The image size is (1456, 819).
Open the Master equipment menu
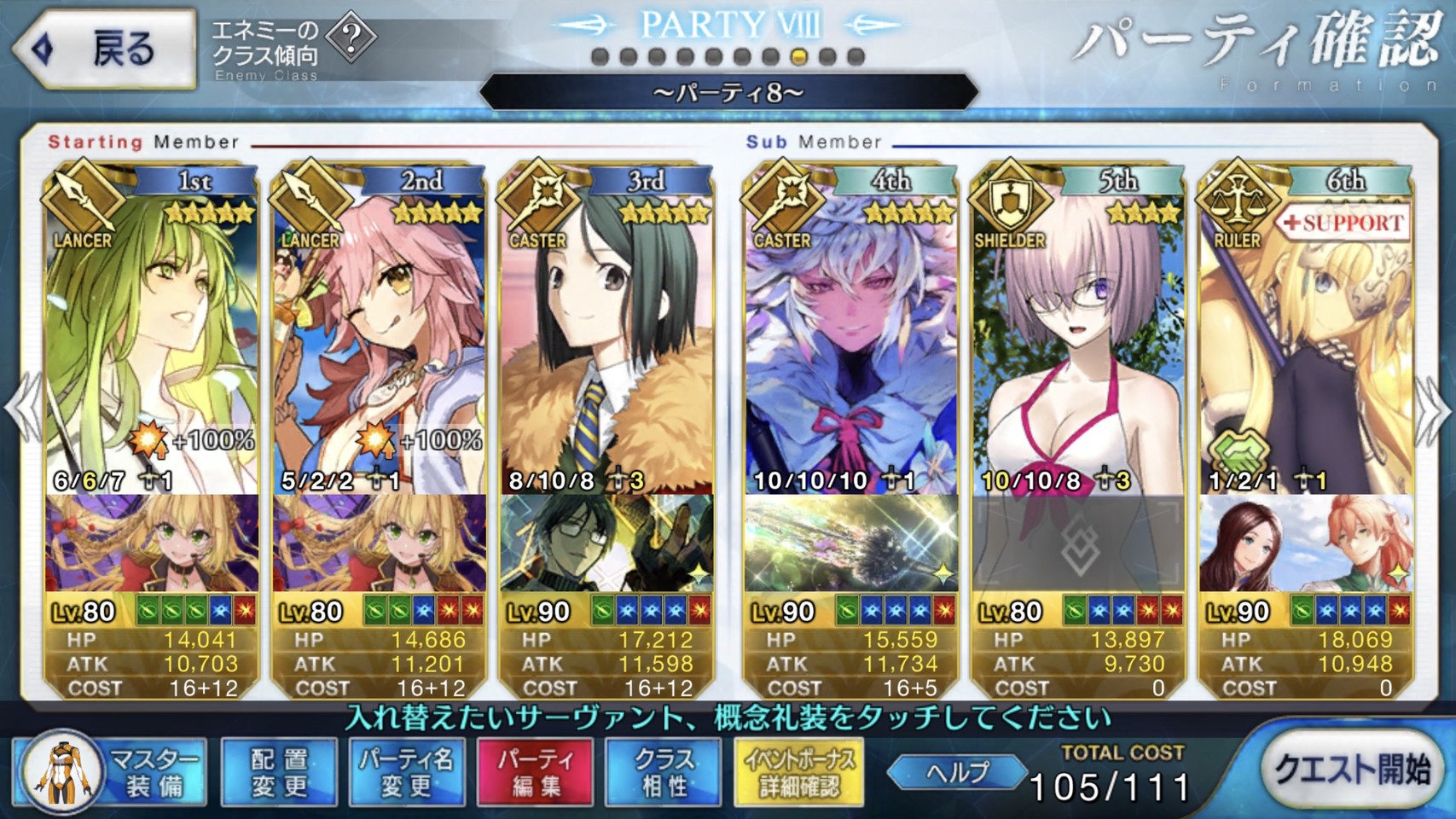point(111,772)
